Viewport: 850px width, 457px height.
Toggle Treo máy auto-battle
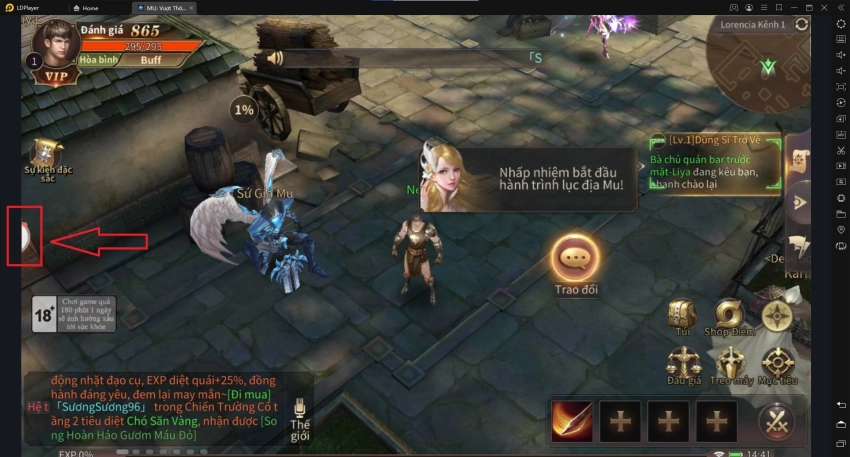coord(729,362)
